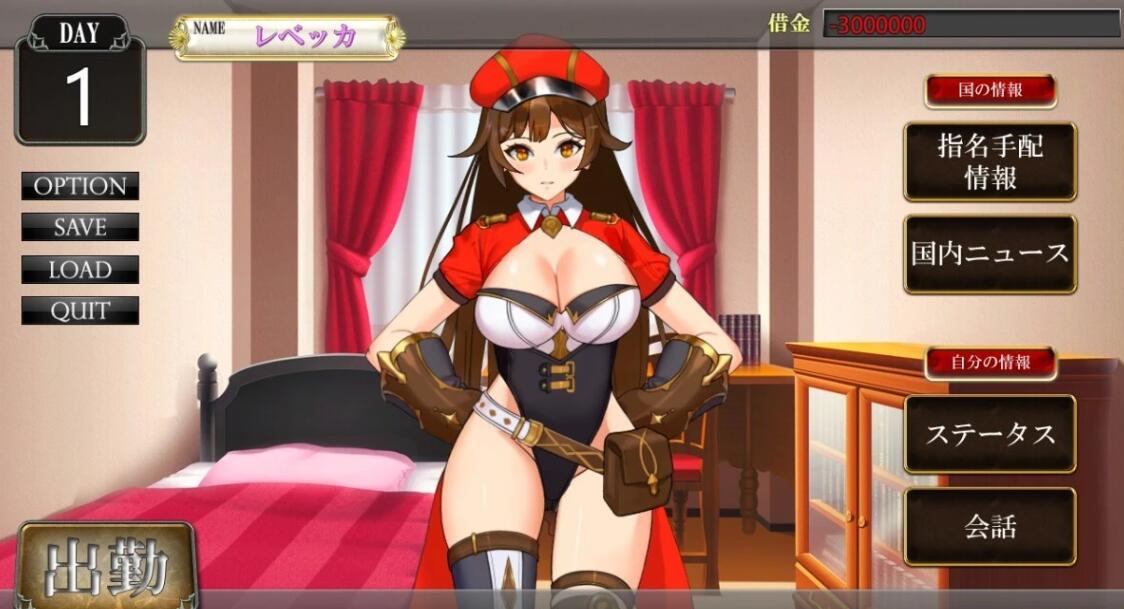Start a 会話 conversation
The width and height of the screenshot is (1124, 609).
990,526
